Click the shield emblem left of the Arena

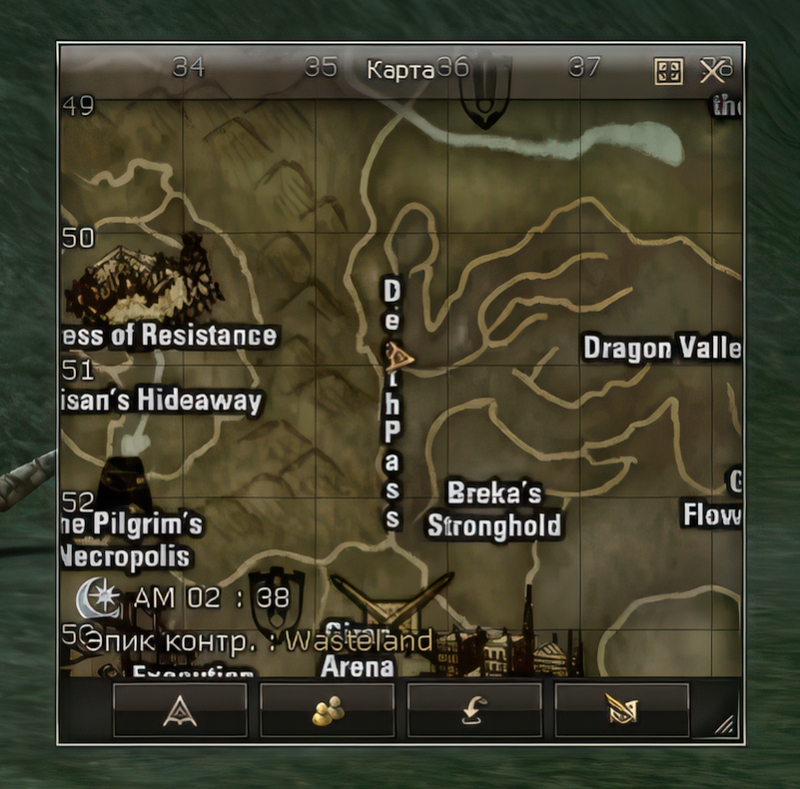[x=275, y=597]
